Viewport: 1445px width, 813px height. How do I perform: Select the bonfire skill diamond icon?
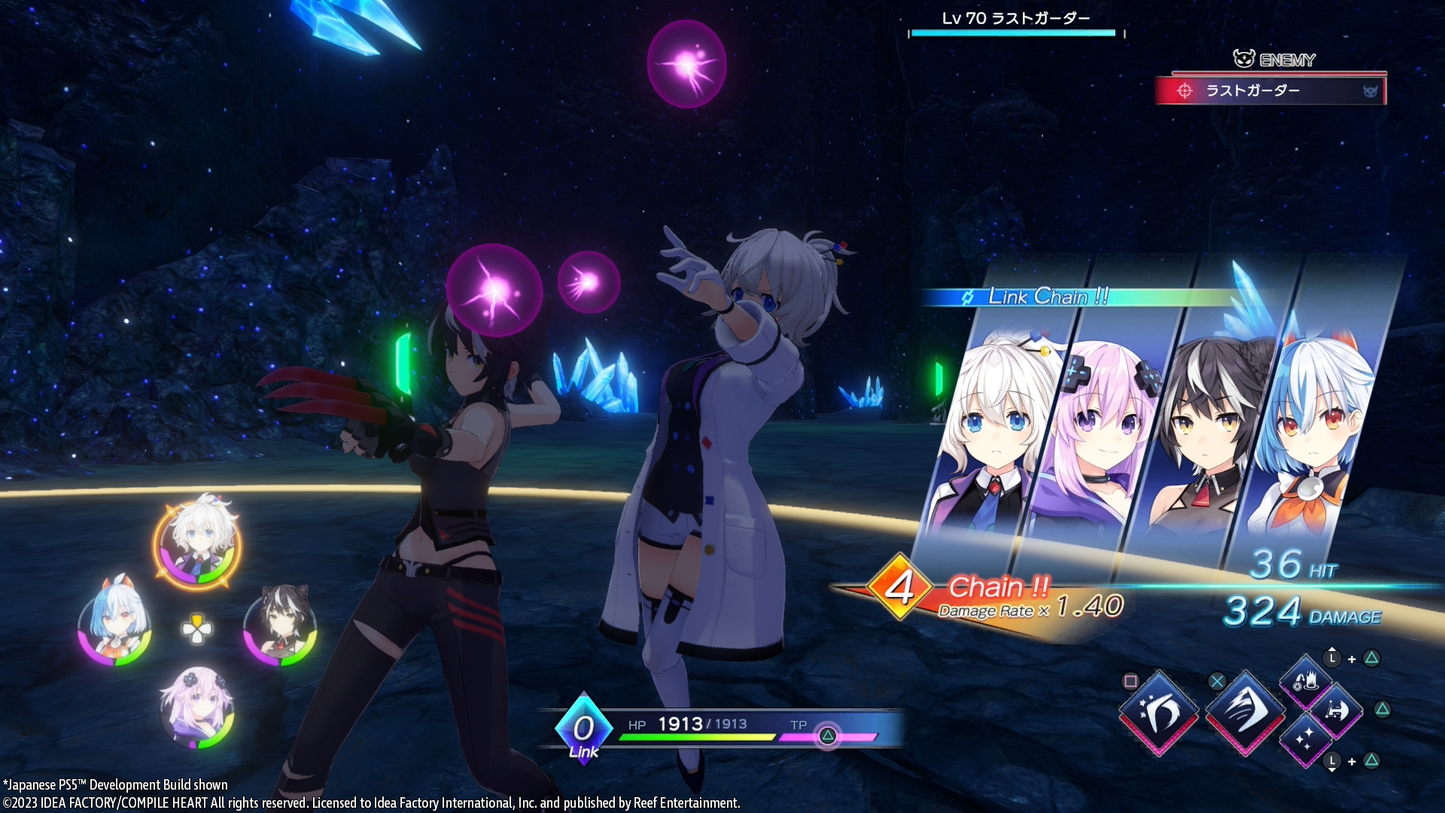tap(1306, 682)
